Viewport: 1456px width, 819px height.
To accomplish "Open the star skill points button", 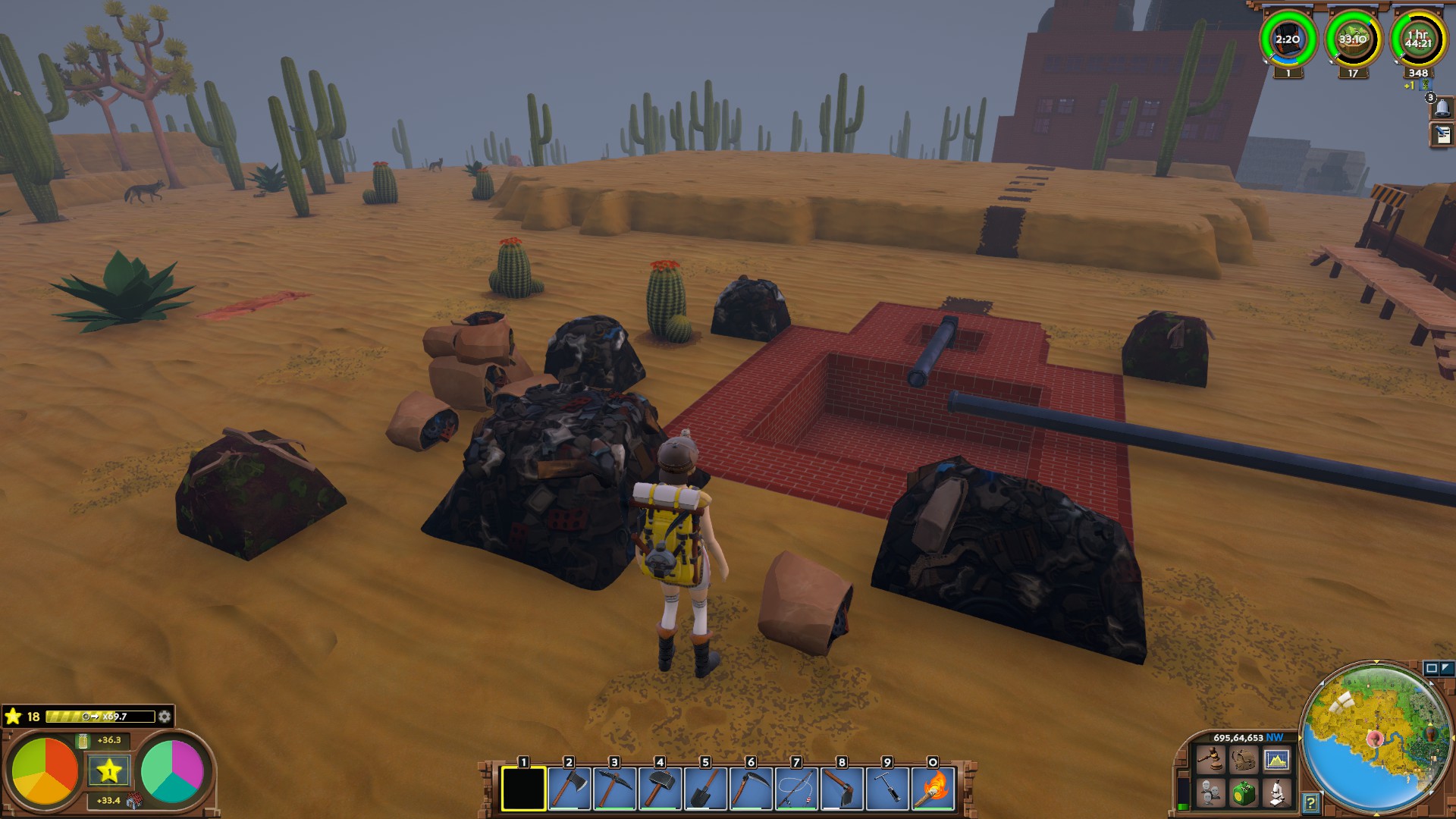I will (108, 771).
